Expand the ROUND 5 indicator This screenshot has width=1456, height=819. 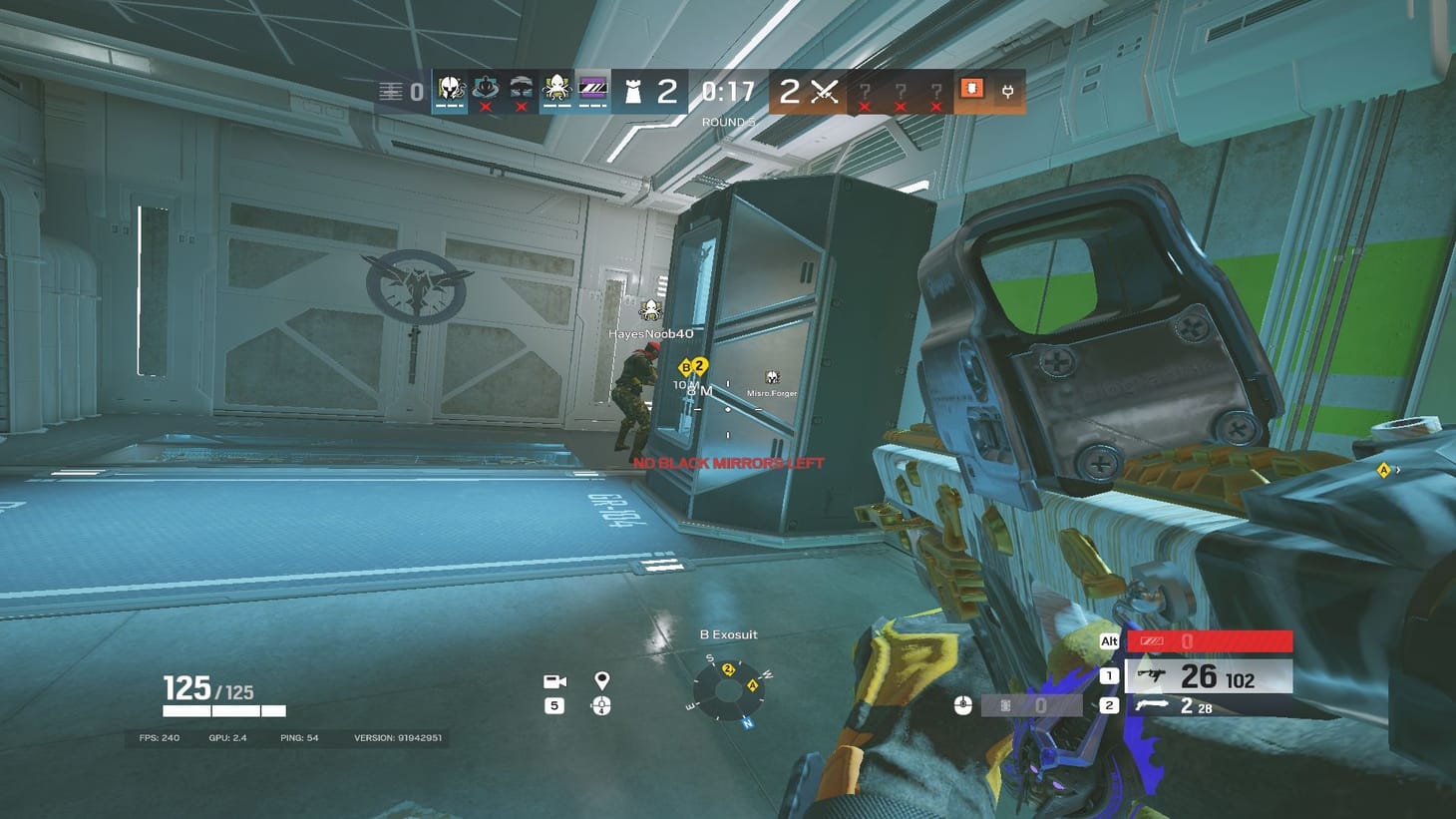coord(727,121)
